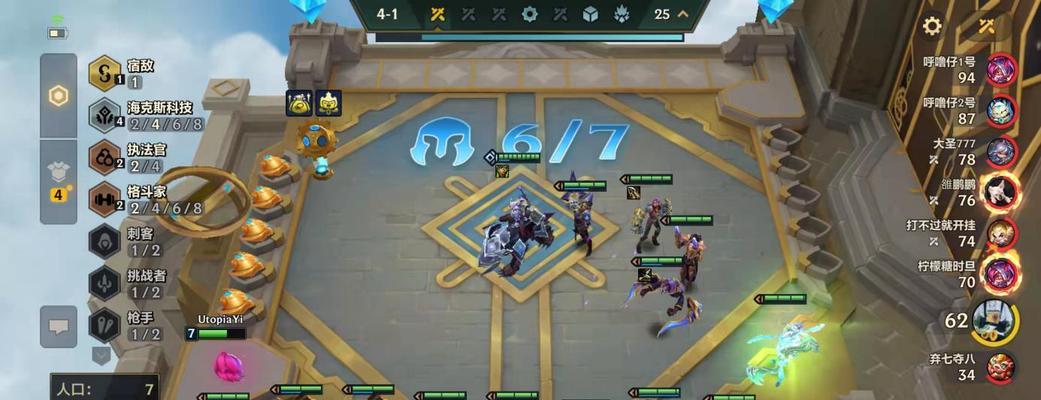
Task: Select the 格斗家 trait entry
Action: pos(104,199)
